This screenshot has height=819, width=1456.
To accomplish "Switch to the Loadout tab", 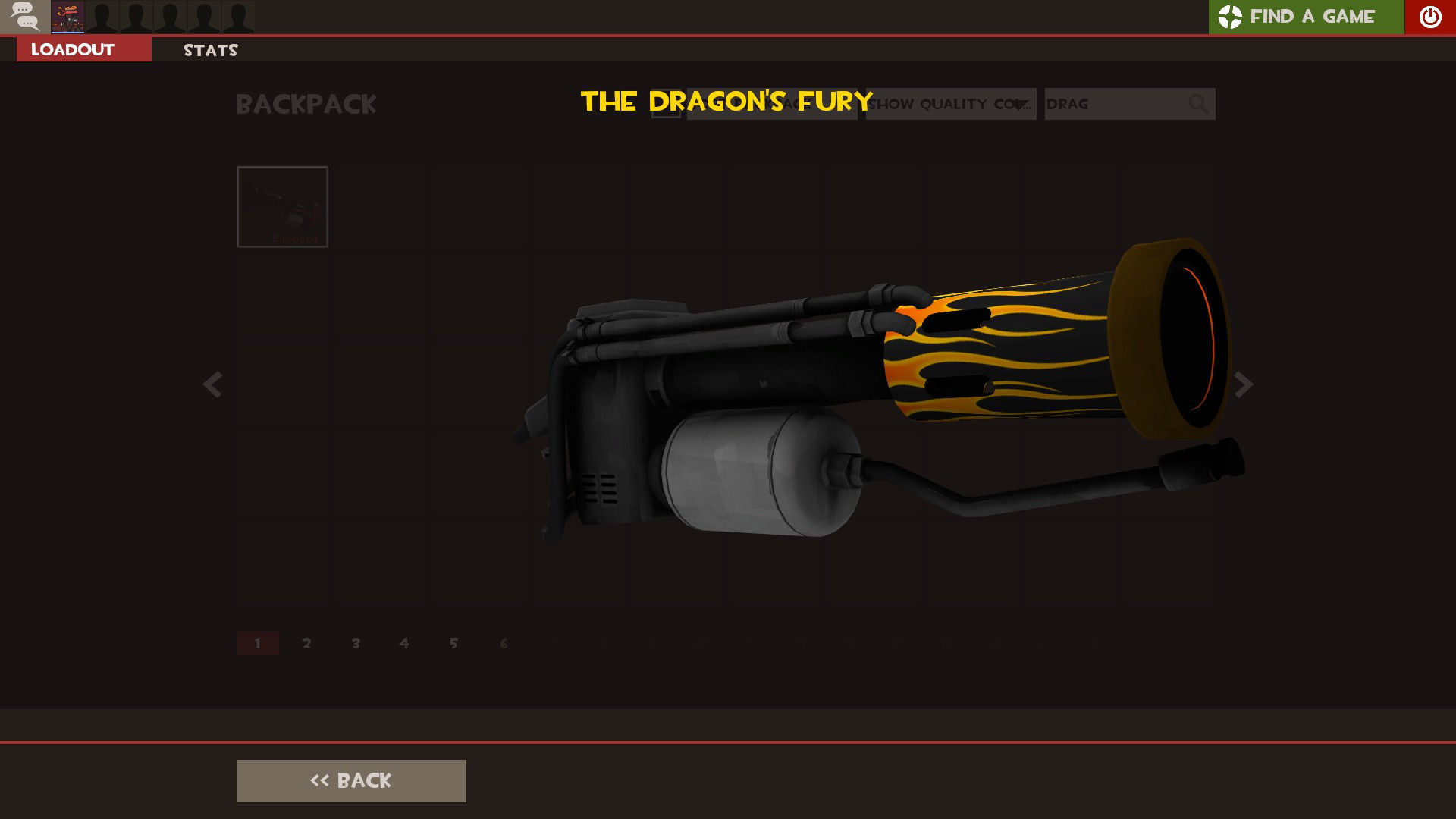I will 71,49.
